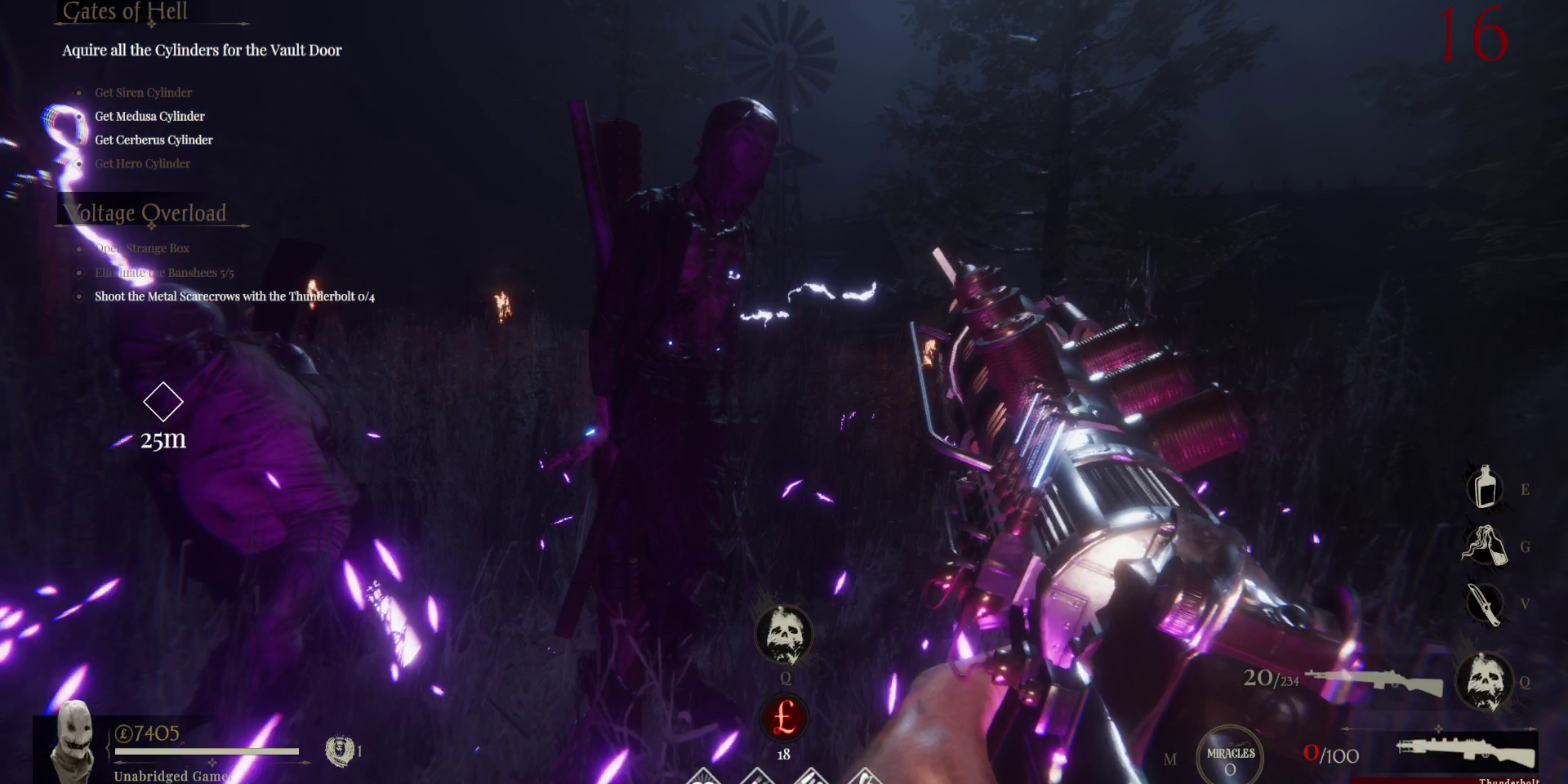Open the Miracles counter near M
Screen dimensions: 1568x784
click(1230, 755)
